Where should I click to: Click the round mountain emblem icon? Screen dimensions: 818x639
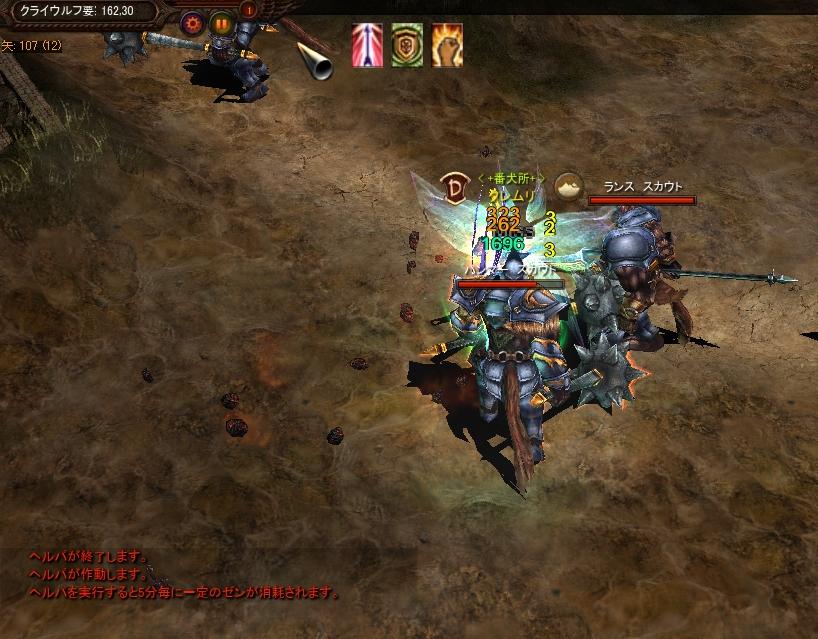(x=569, y=186)
